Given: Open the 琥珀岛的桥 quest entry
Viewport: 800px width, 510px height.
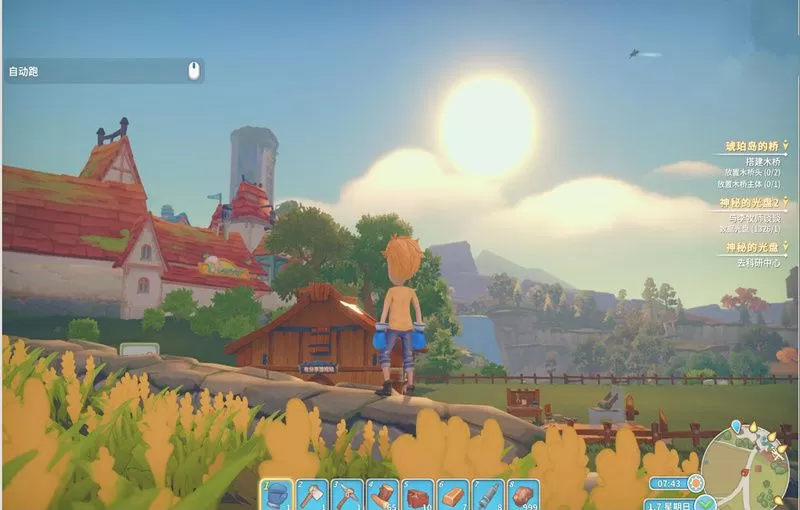Looking at the screenshot, I should pyautogui.click(x=751, y=147).
